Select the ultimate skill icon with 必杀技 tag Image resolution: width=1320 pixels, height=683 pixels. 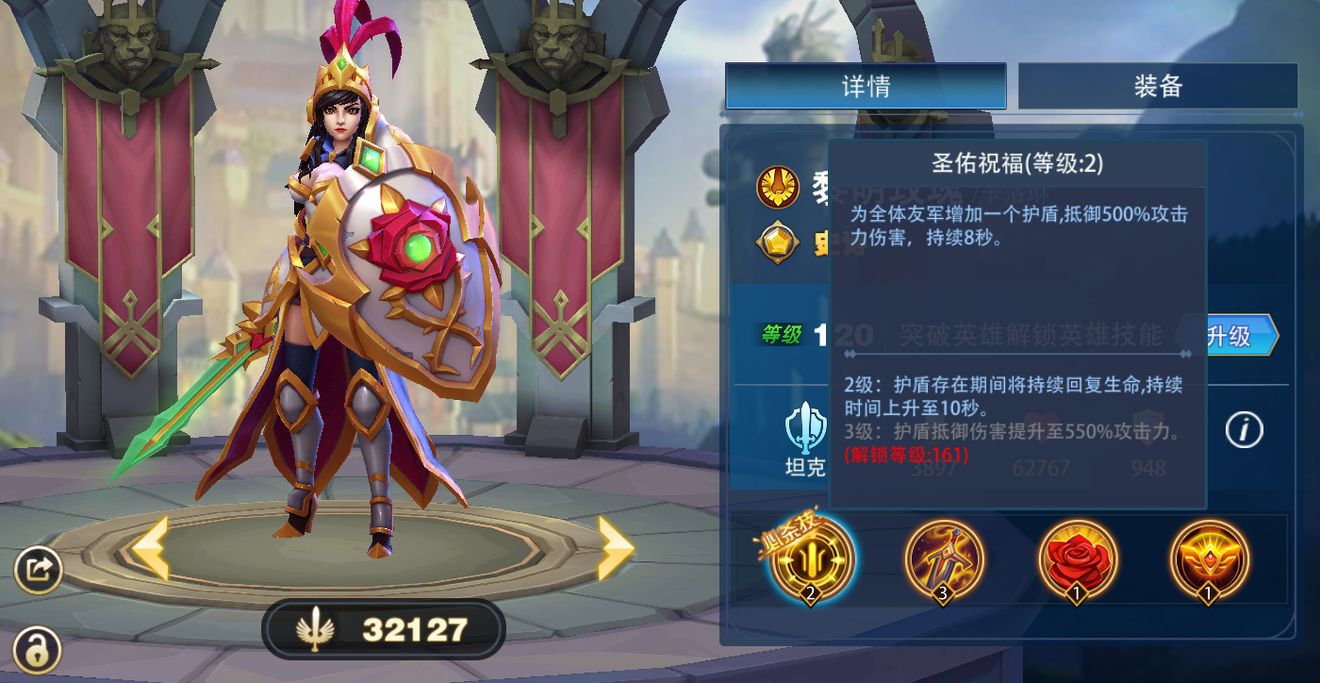(813, 560)
